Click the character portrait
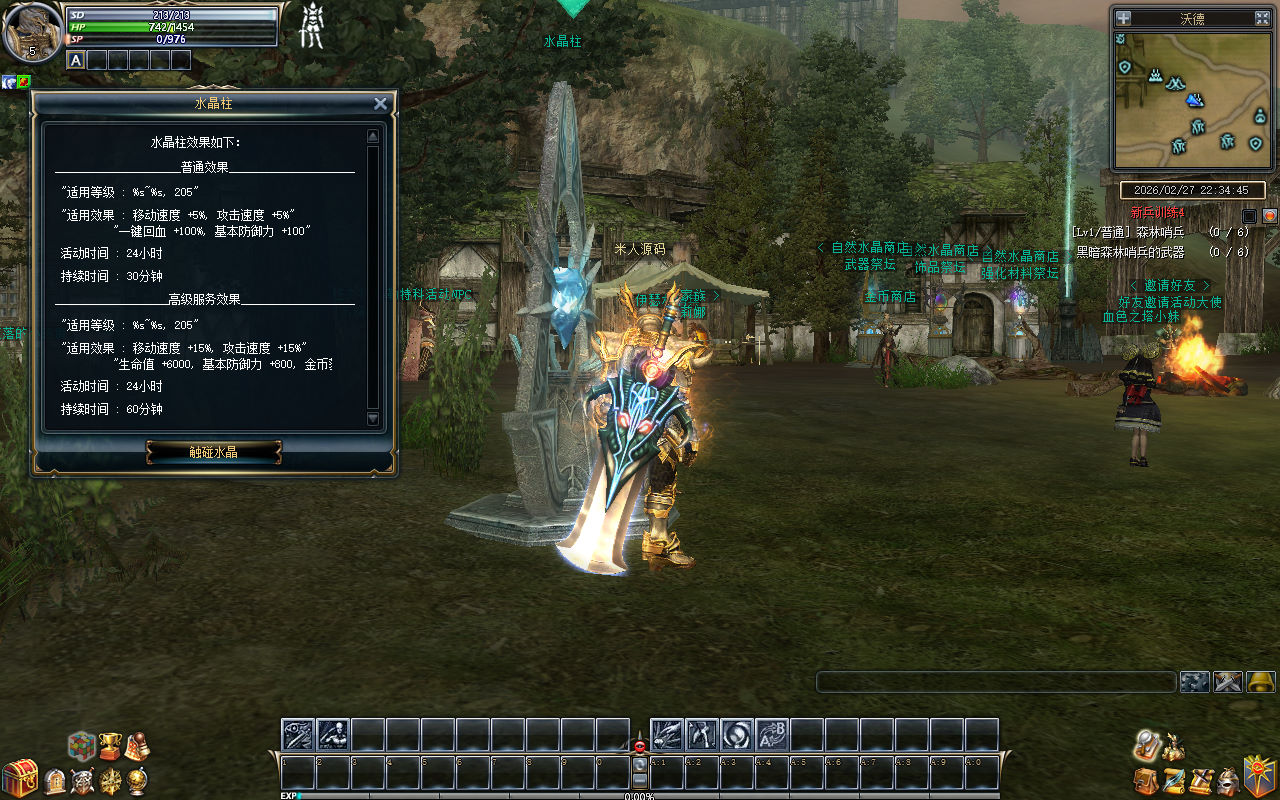Viewport: 1280px width, 800px height. click(x=32, y=31)
